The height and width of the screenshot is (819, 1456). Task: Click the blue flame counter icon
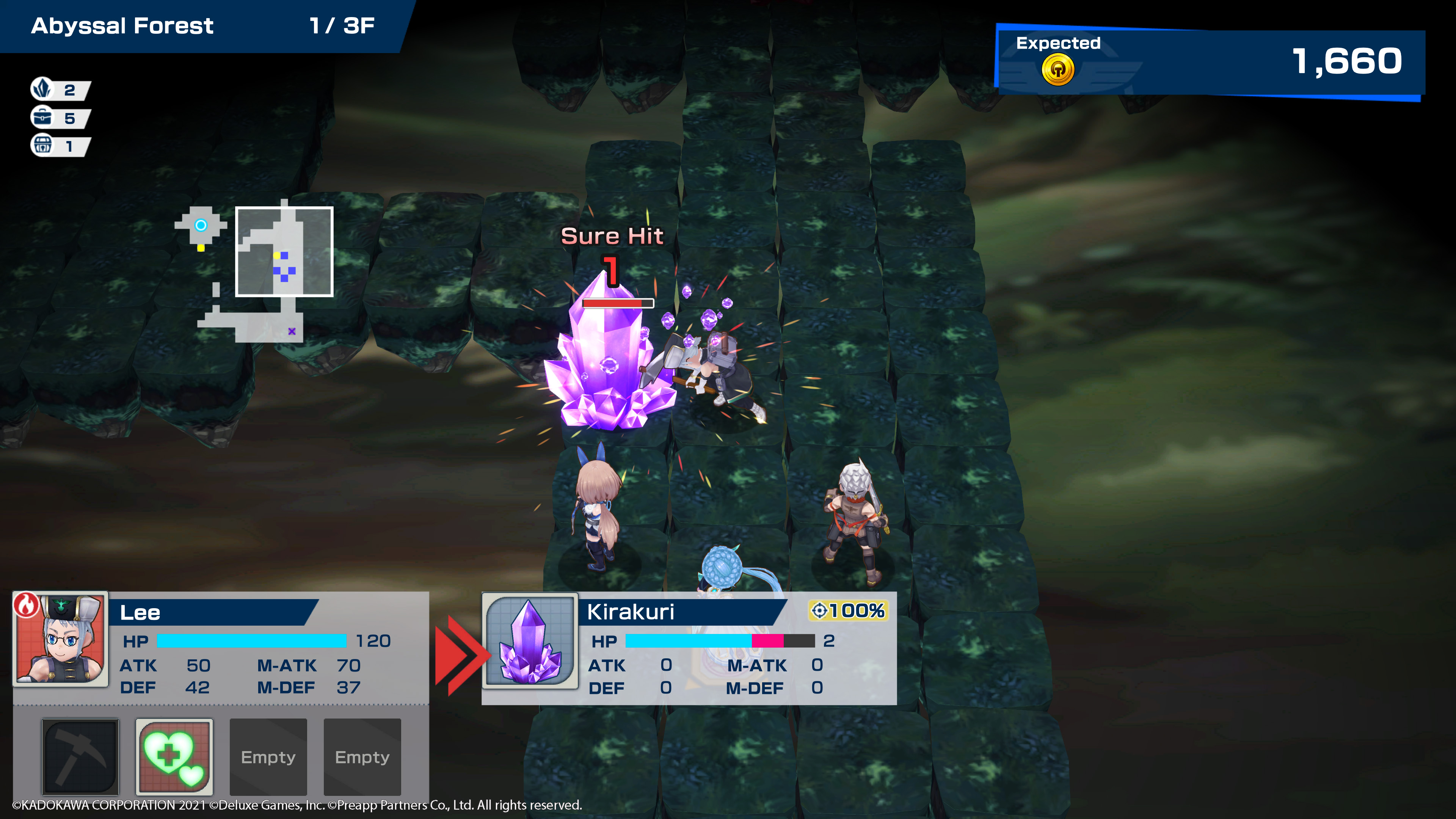click(x=42, y=89)
